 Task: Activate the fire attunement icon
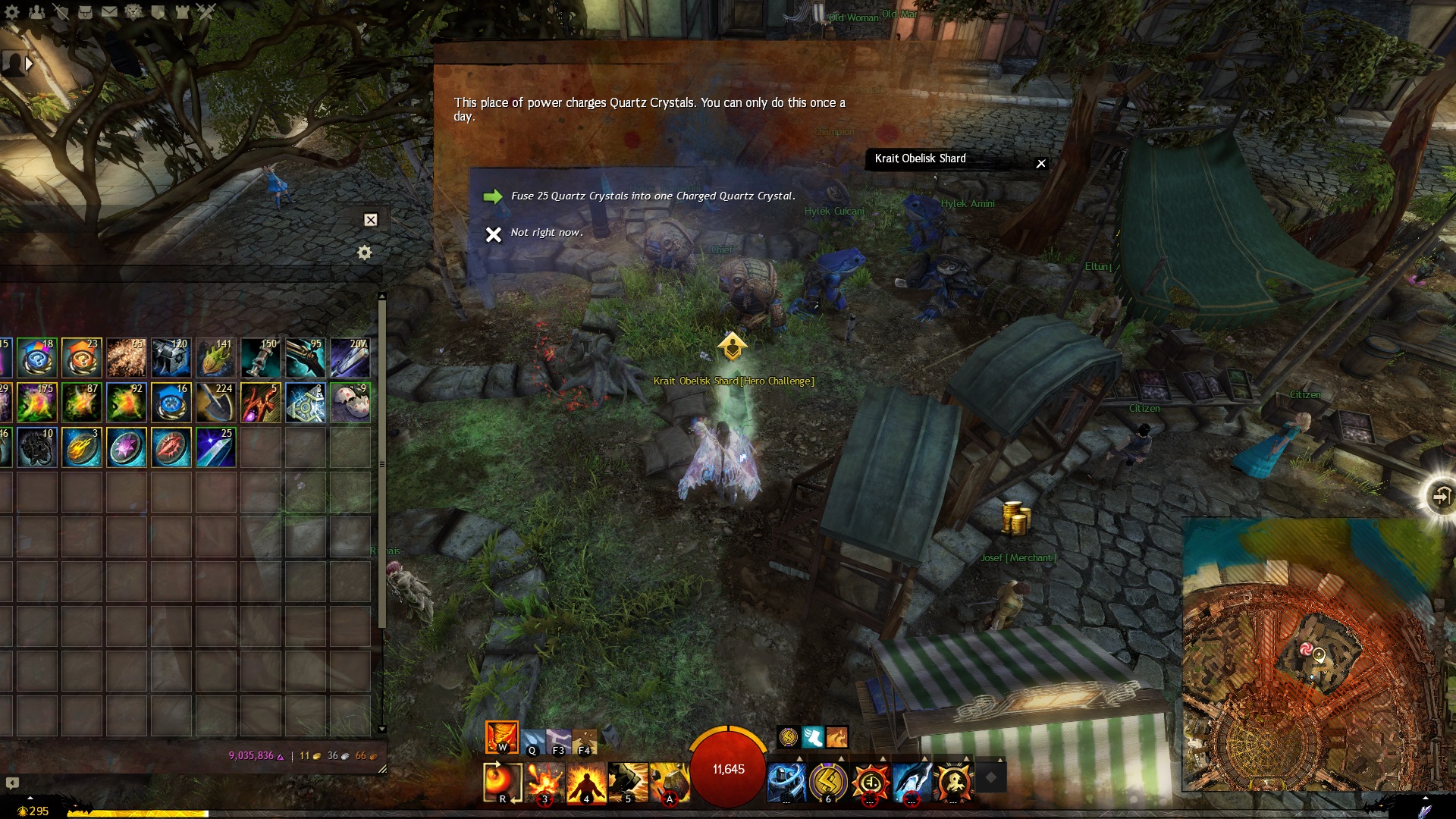[x=501, y=736]
